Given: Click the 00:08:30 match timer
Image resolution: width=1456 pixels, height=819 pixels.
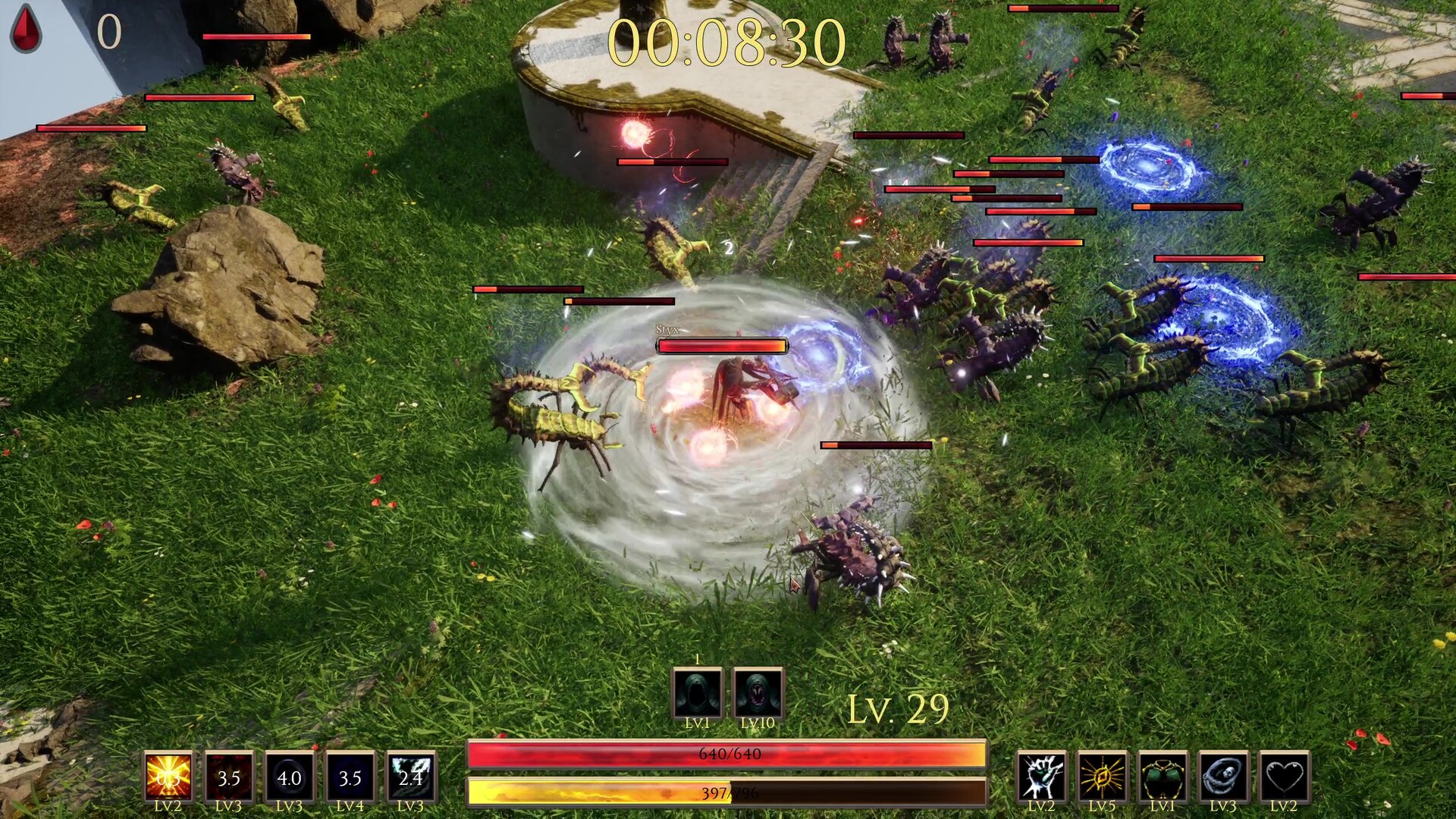Looking at the screenshot, I should 730,43.
